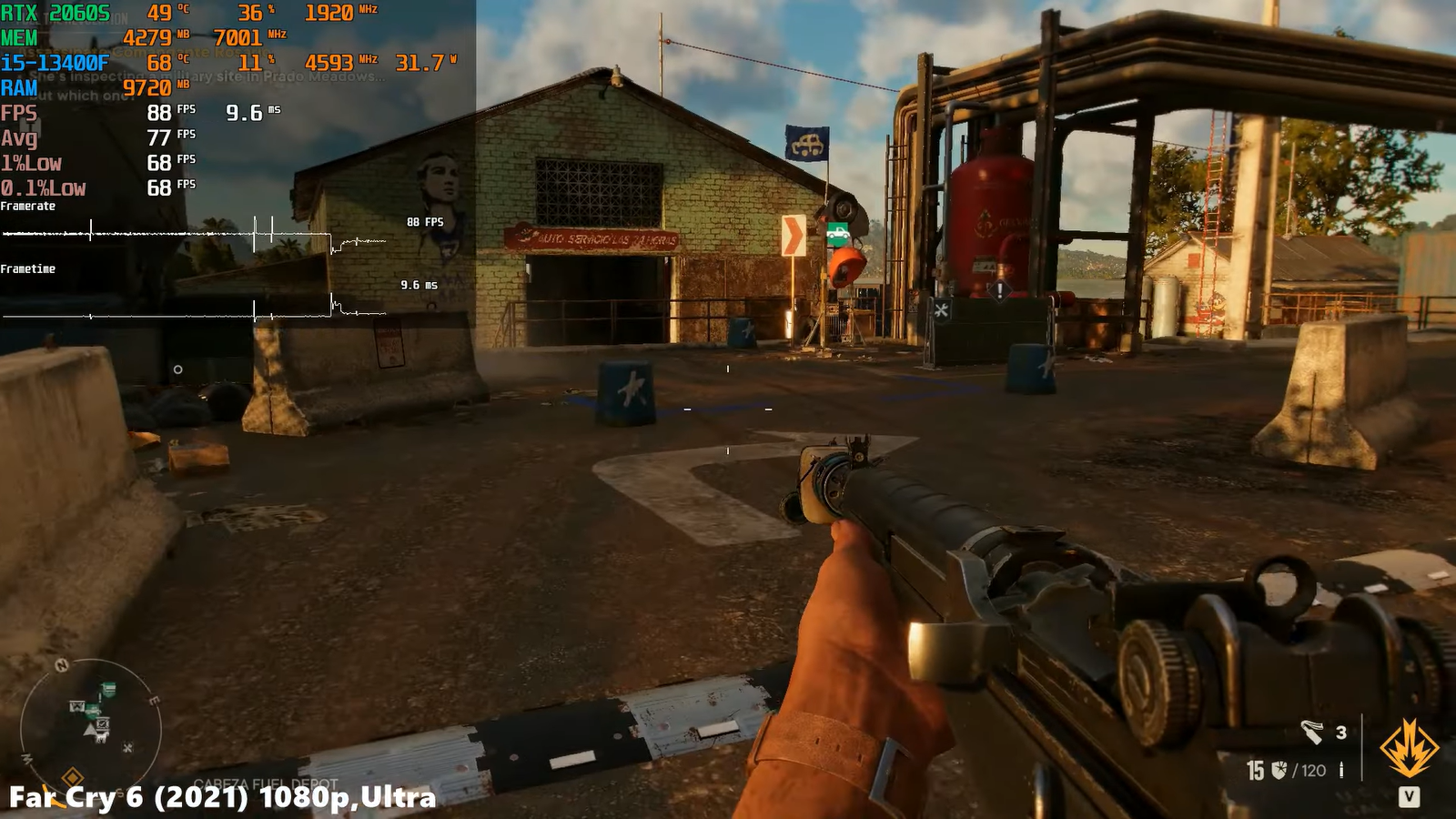
Task: Activate the orange Supremo explosion ability
Action: tap(1409, 748)
